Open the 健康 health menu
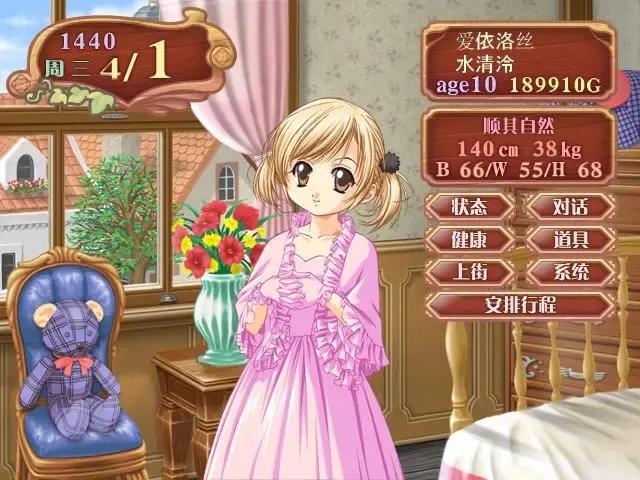This screenshot has height=480, width=640. pos(469,239)
